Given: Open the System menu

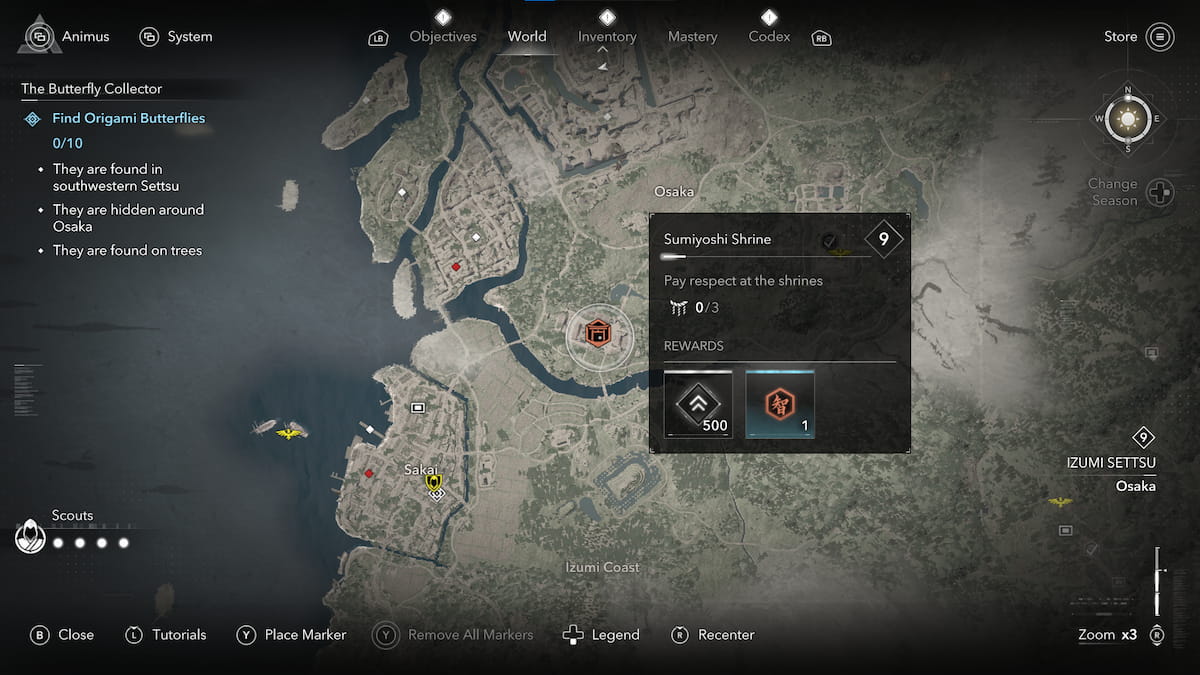Looking at the screenshot, I should (176, 37).
